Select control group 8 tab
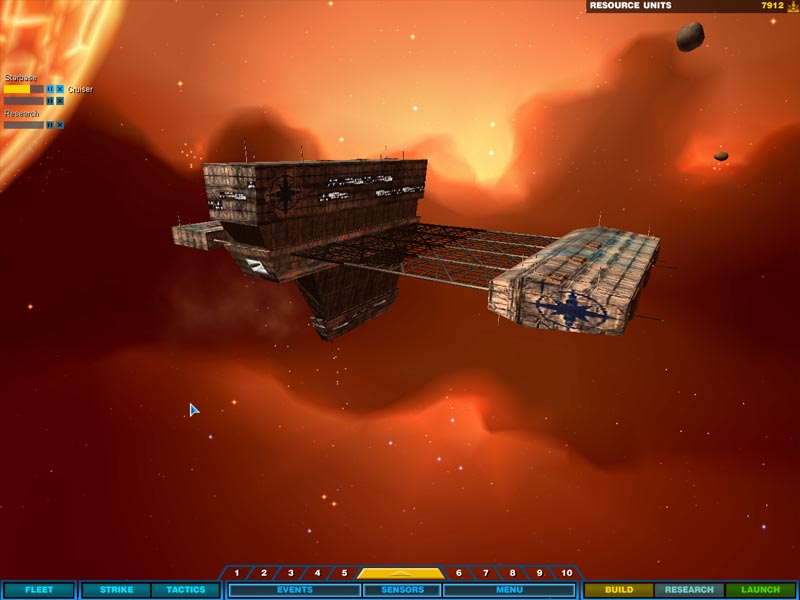This screenshot has height=600, width=800. [513, 573]
